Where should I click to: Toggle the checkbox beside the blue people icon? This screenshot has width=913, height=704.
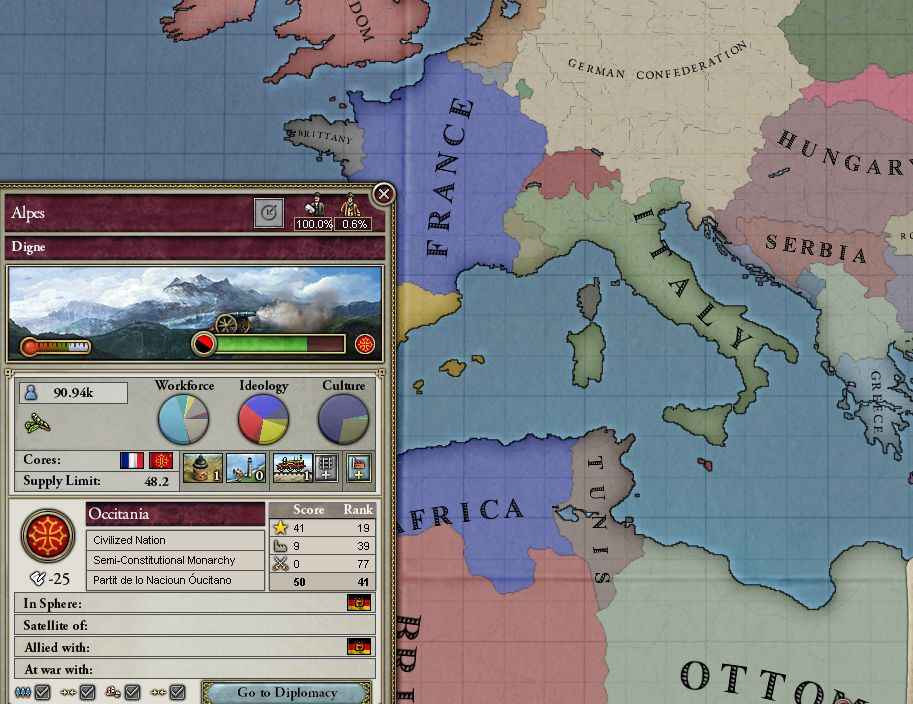[x=43, y=692]
